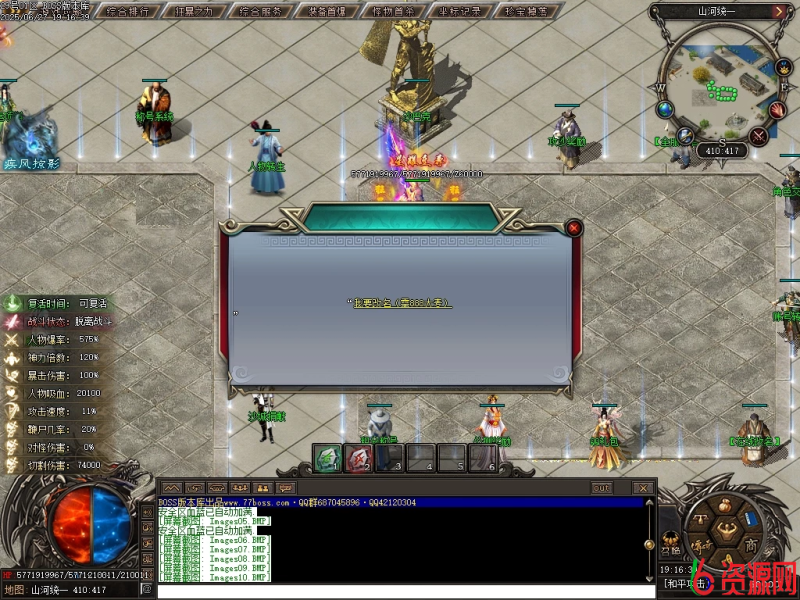Screen dimensions: 800x600
Task: Open the 综合服务 services menu
Action: point(267,12)
